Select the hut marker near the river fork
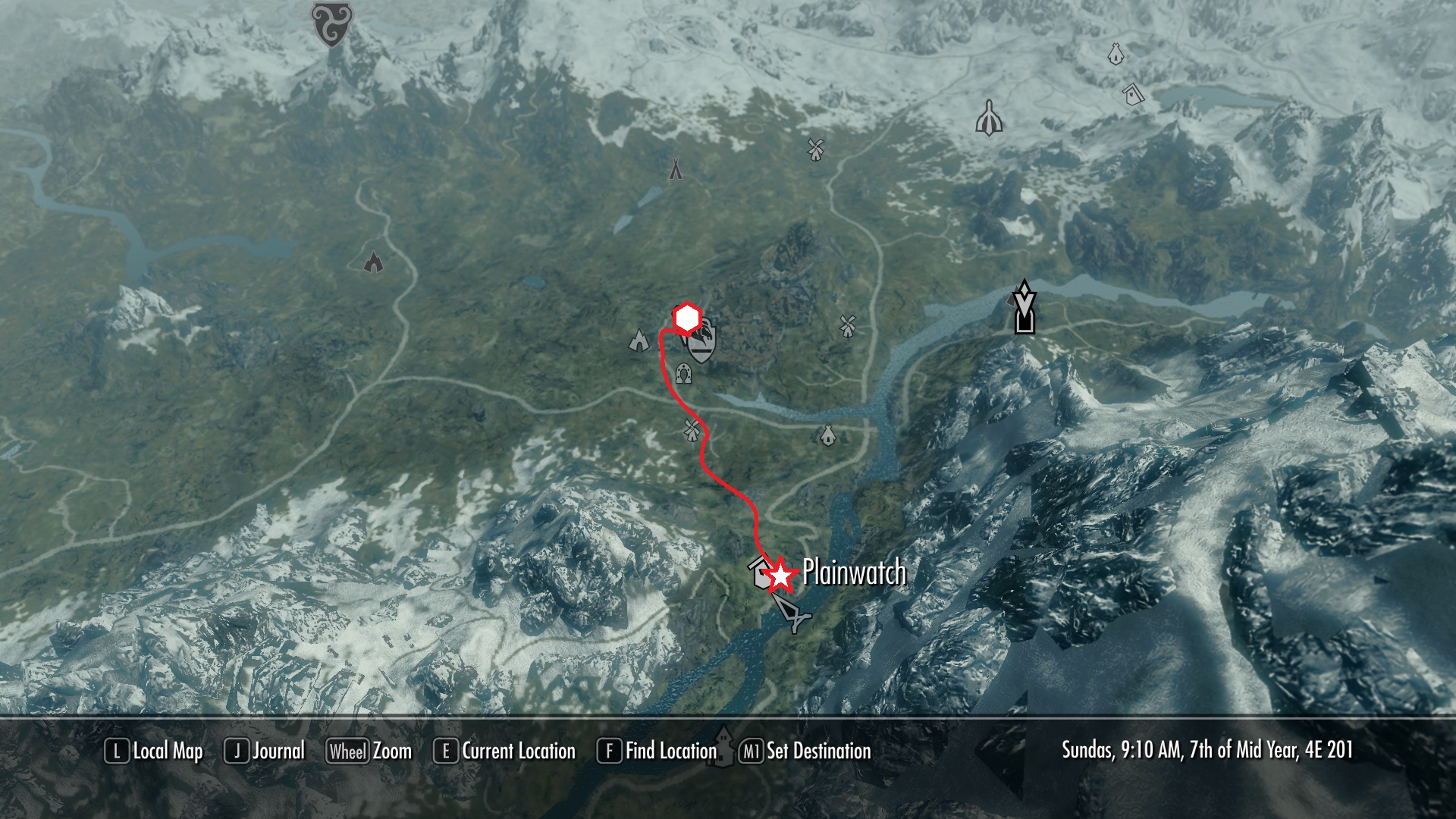Viewport: 1456px width, 819px height. pos(827,435)
